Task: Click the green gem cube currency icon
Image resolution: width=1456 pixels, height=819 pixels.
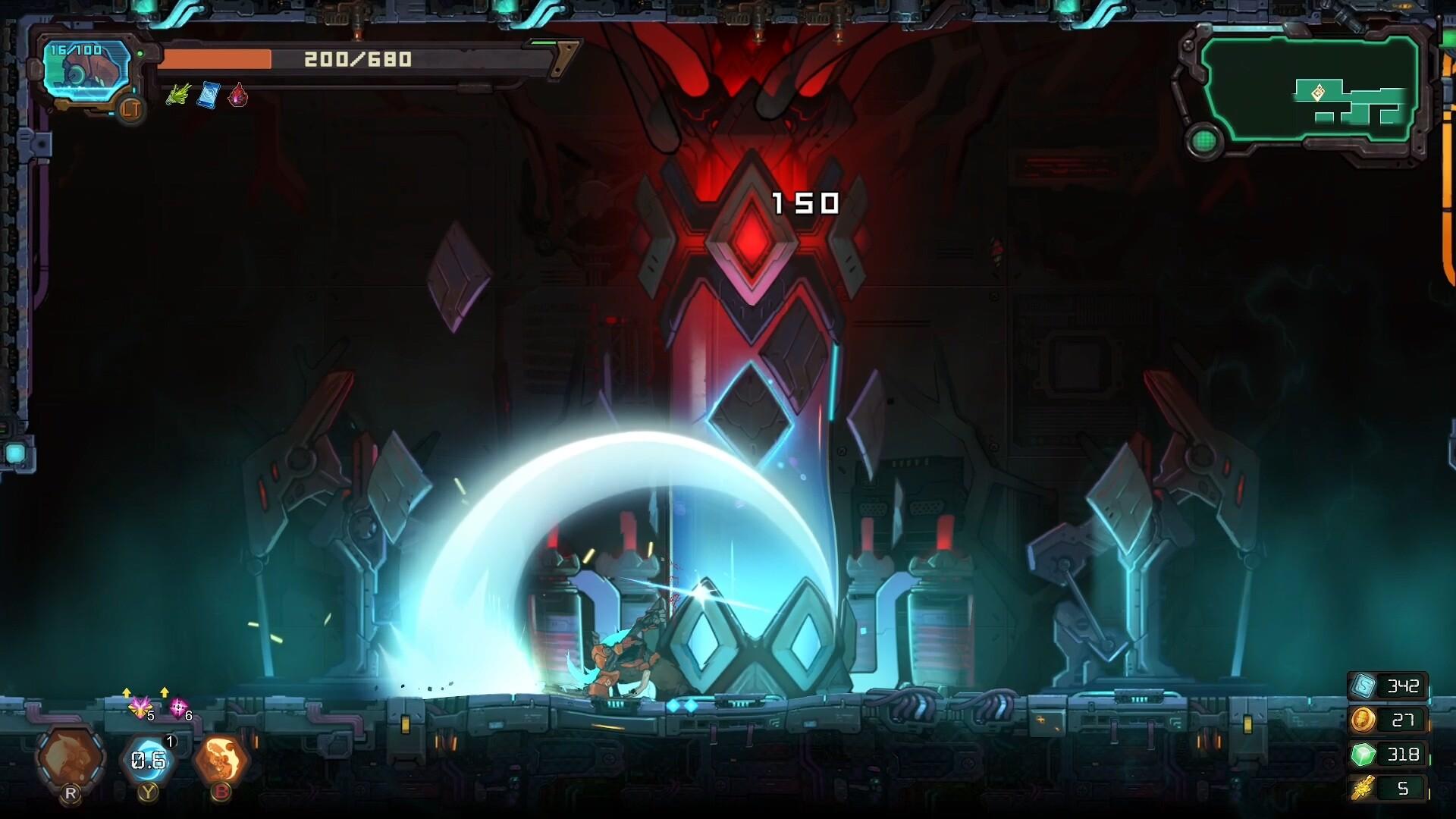Action: pos(1363,755)
